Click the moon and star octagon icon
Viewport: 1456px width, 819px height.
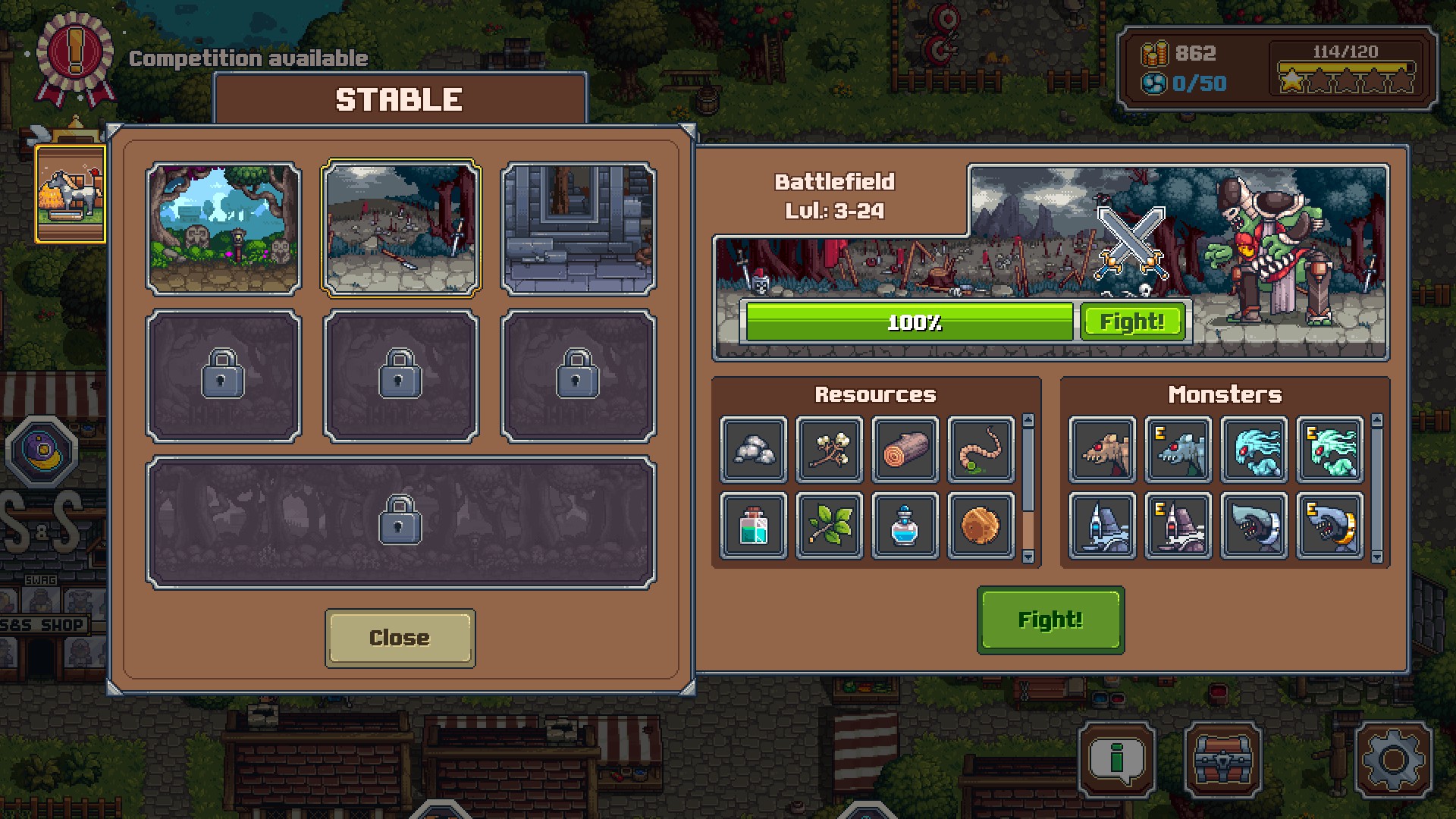point(42,452)
